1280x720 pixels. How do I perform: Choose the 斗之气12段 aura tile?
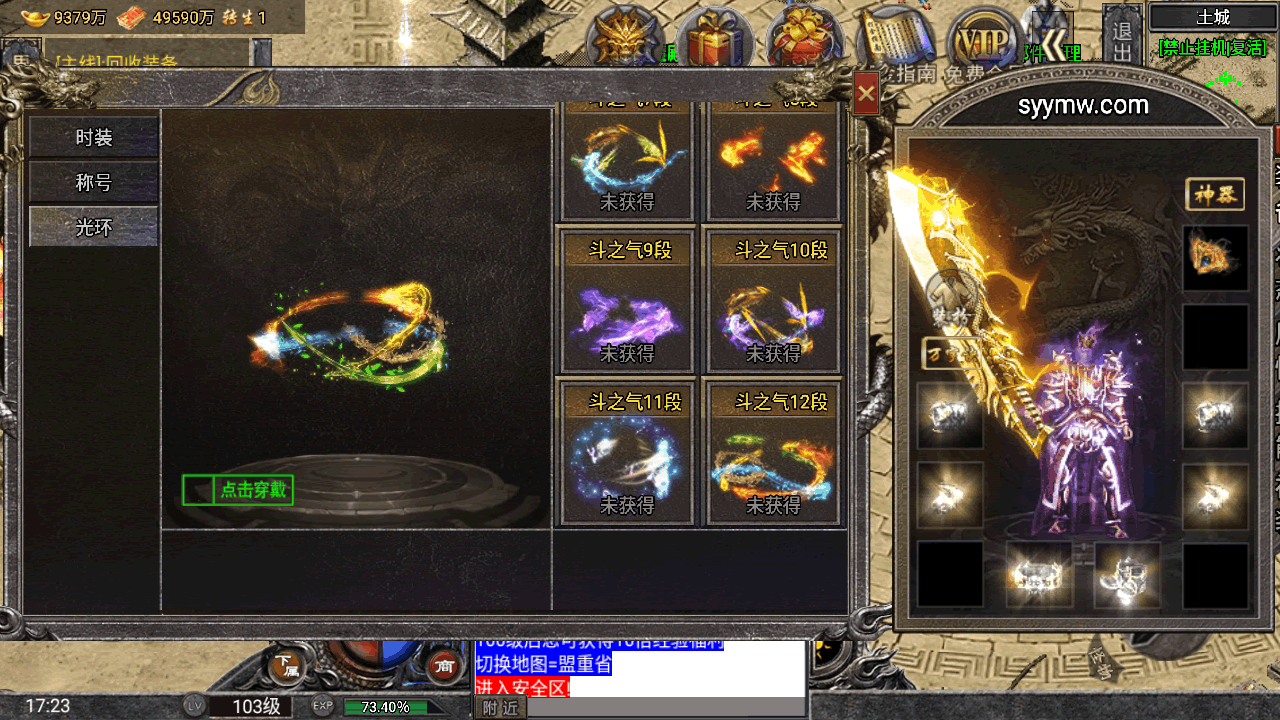coord(773,453)
